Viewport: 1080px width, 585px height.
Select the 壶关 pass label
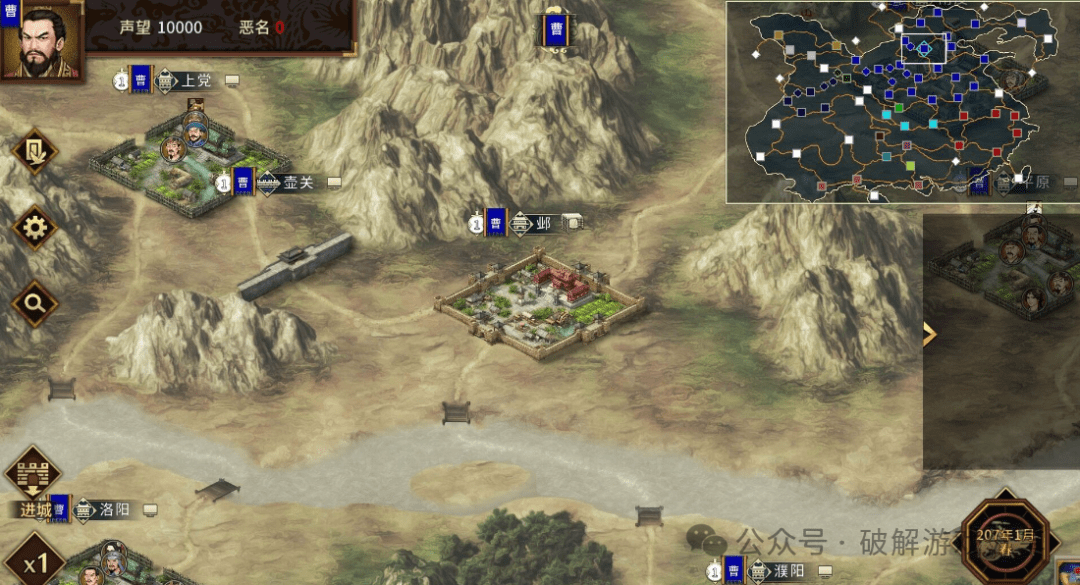point(297,183)
